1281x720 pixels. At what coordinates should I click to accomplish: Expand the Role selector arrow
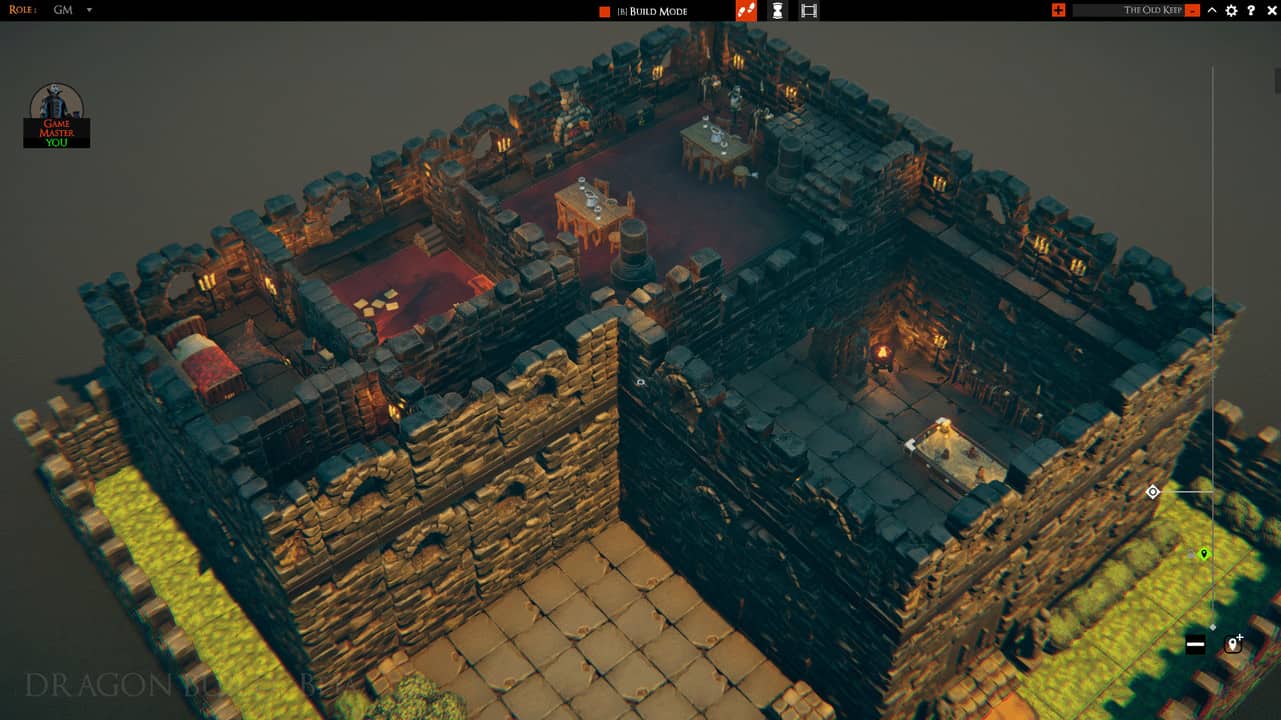[88, 10]
